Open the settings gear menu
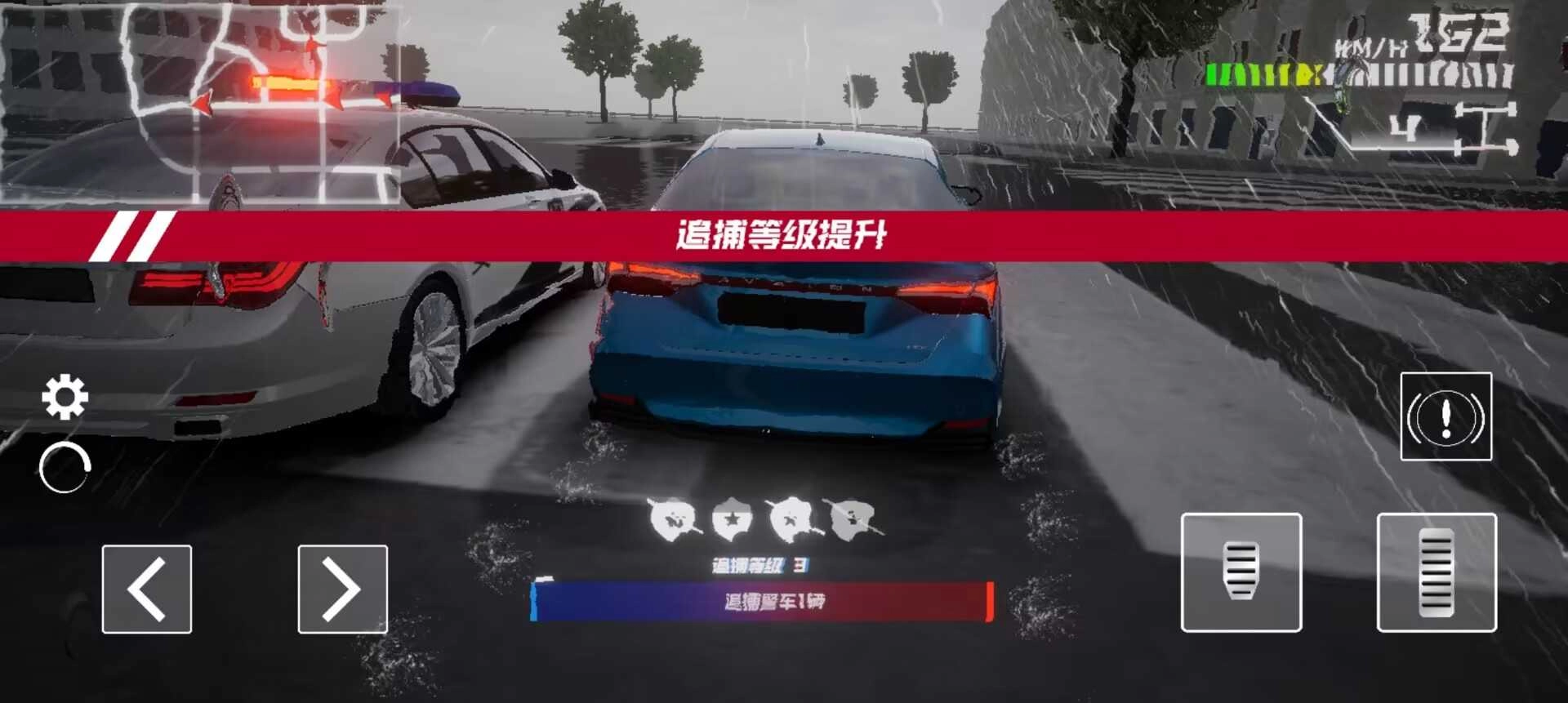This screenshot has width=1568, height=703. click(64, 396)
